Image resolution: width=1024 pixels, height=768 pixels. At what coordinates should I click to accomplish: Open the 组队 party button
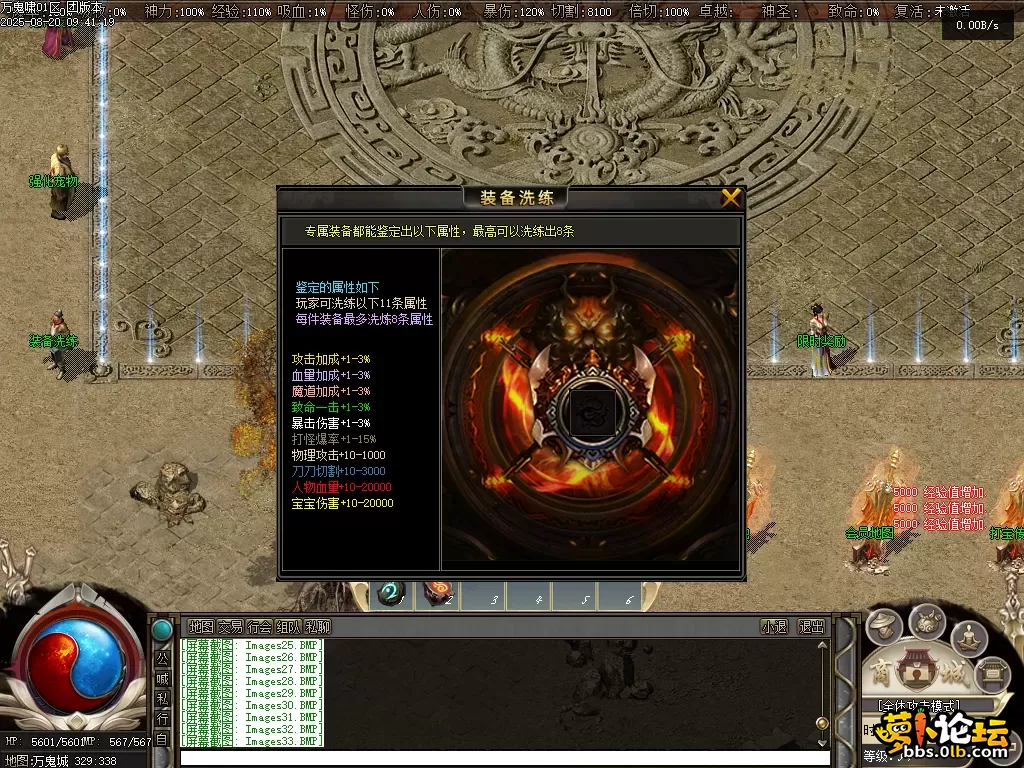click(289, 627)
